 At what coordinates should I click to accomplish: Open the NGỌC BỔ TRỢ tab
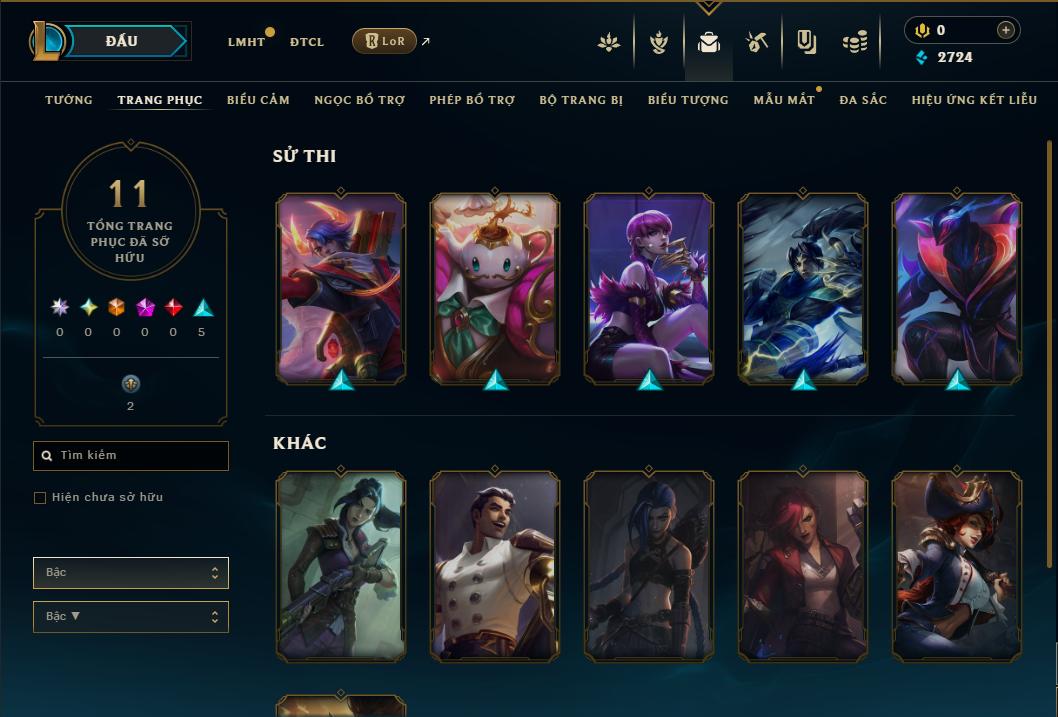point(359,100)
